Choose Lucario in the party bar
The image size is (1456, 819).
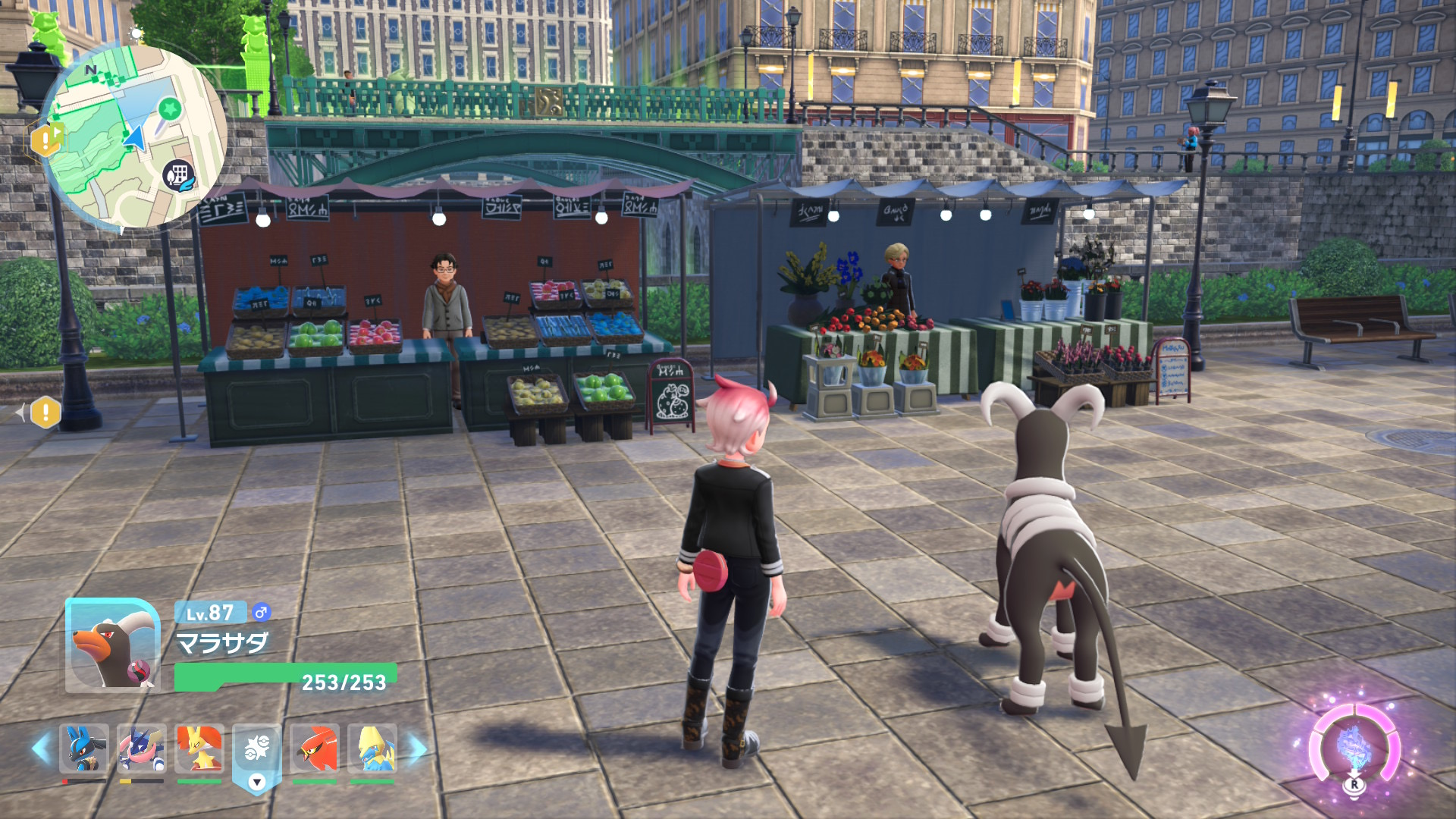[84, 748]
